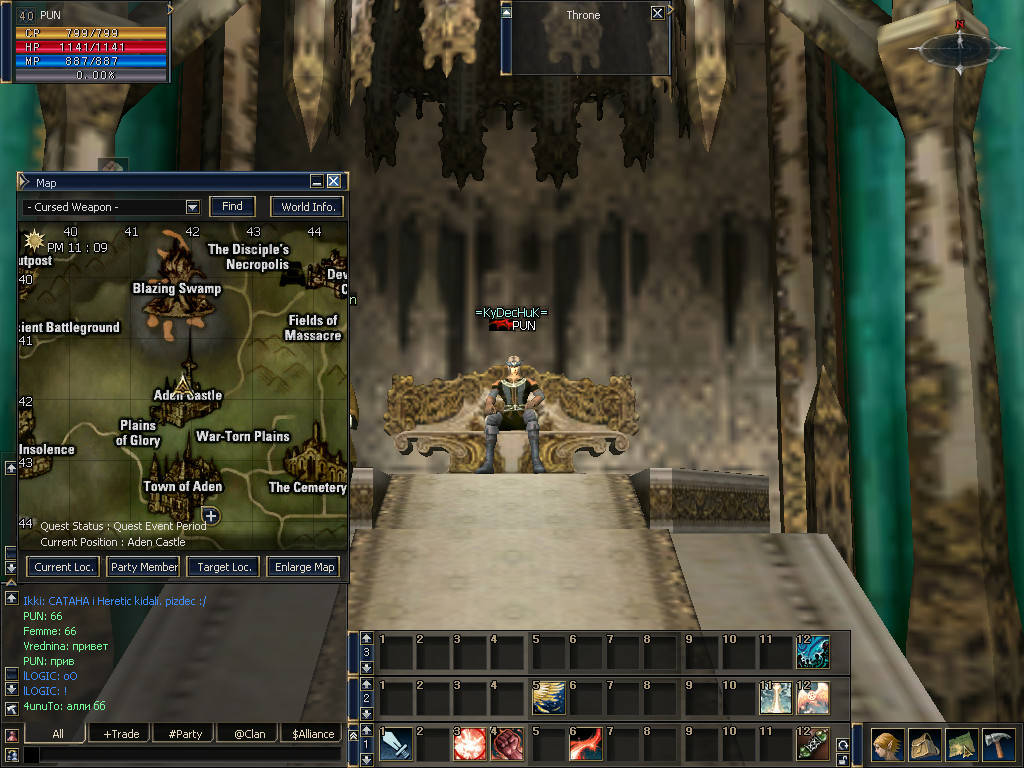Image resolution: width=1024 pixels, height=768 pixels.
Task: Open World Info. from the map window
Action: pos(308,207)
